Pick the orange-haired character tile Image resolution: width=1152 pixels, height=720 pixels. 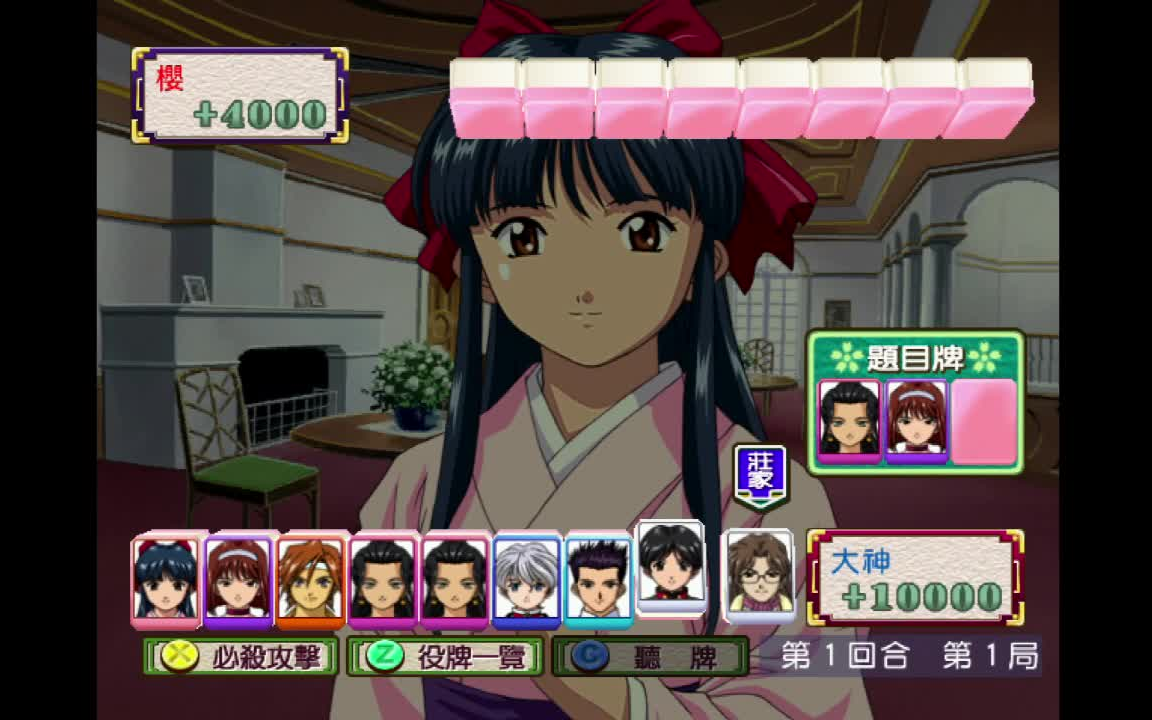point(310,580)
